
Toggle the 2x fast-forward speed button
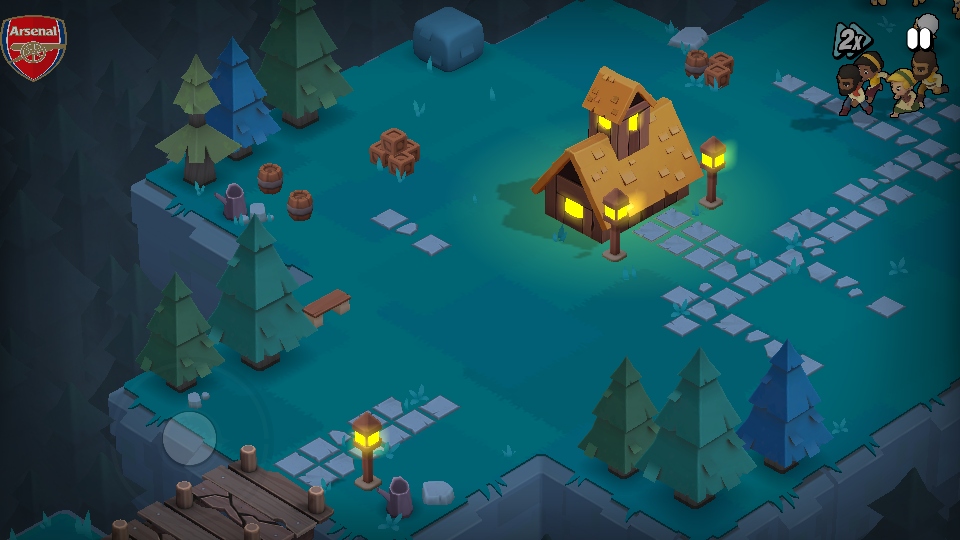(851, 40)
